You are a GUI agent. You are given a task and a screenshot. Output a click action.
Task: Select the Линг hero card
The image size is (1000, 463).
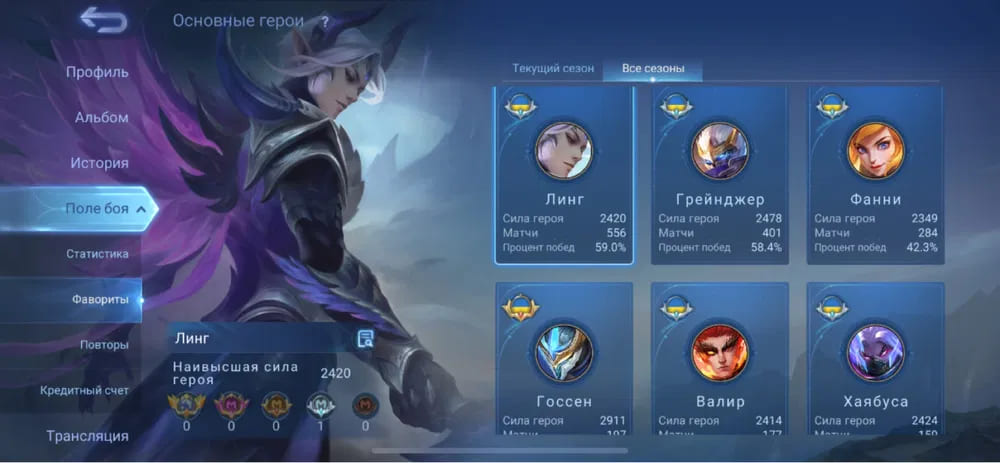(x=564, y=175)
